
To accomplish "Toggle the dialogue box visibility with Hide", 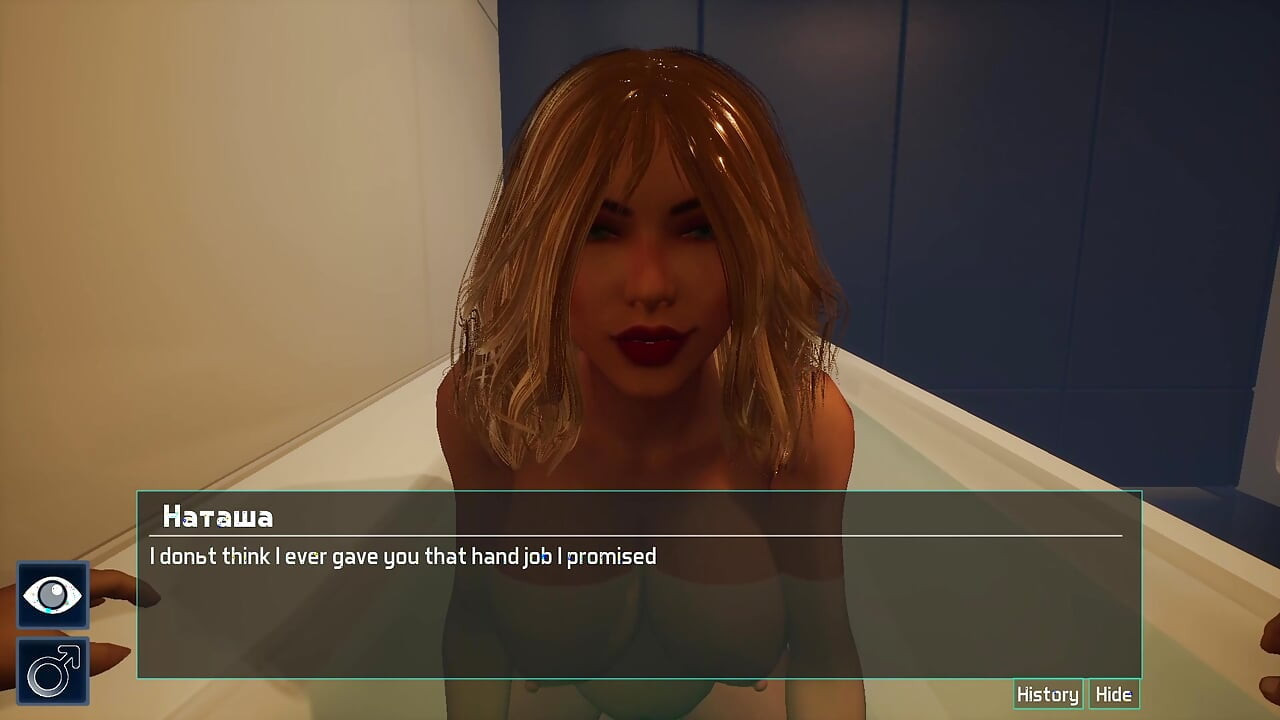I will click(1114, 693).
